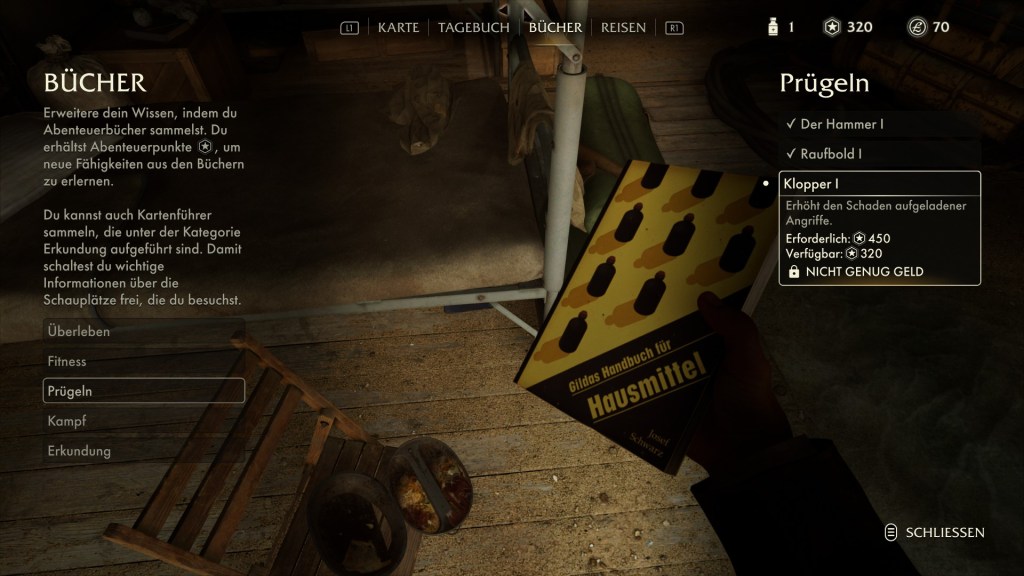Select the Bücher tab
This screenshot has height=576, width=1024.
pyautogui.click(x=555, y=27)
